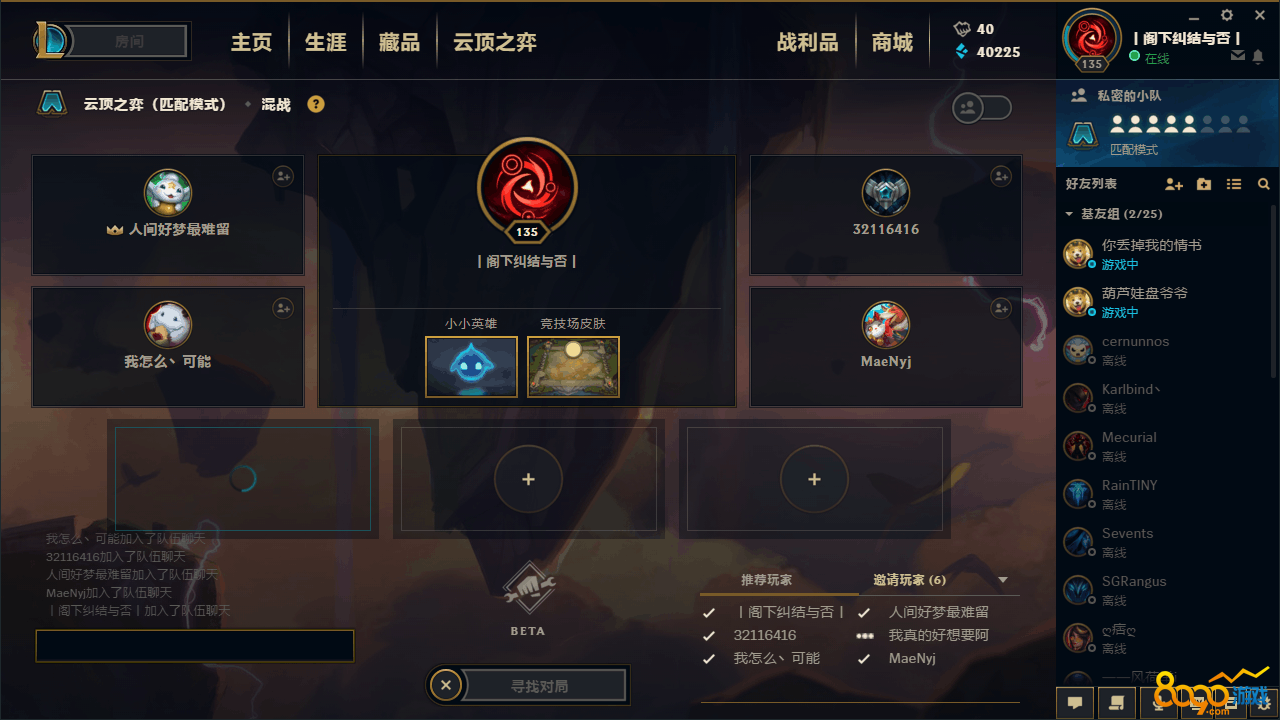The image size is (1280, 720).
Task: Open the chat bubble icon at bottom right
Action: click(x=1075, y=703)
